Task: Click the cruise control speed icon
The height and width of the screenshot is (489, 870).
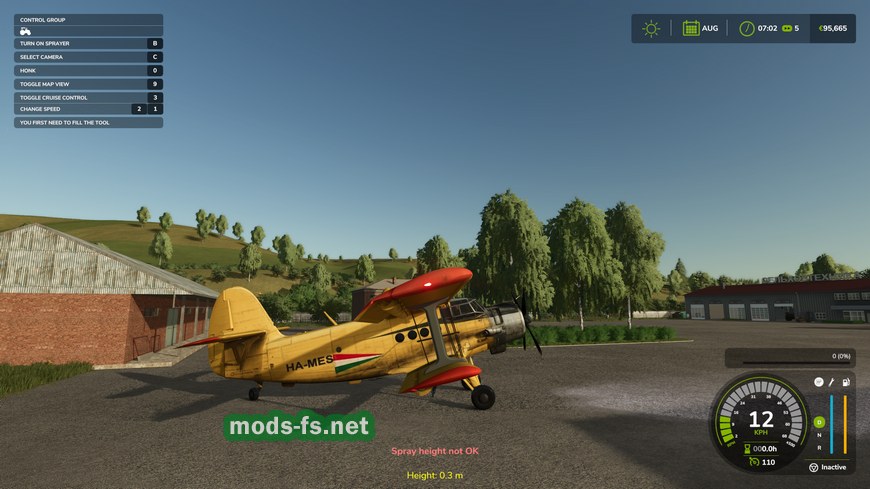Action: [752, 461]
